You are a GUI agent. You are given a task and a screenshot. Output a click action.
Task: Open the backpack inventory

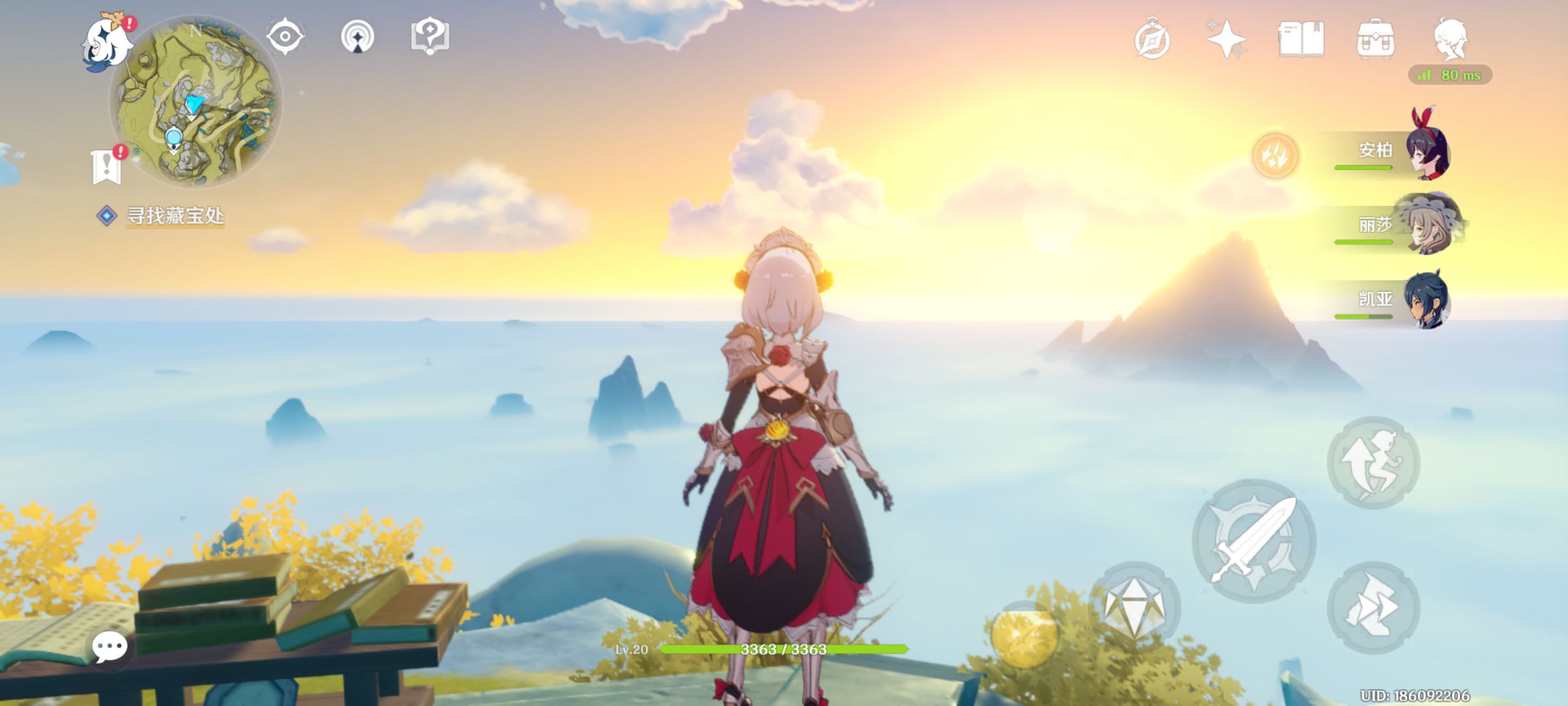click(x=1375, y=39)
